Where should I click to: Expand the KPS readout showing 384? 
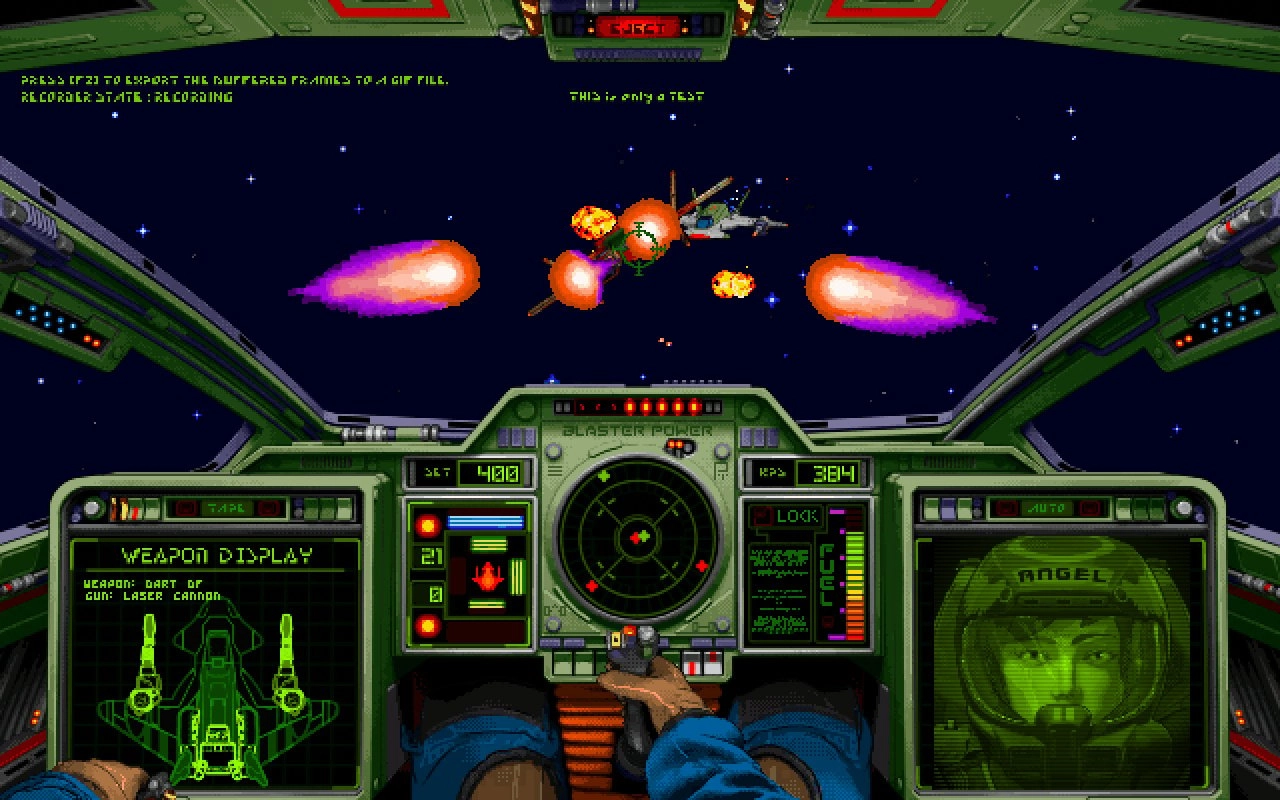[x=810, y=470]
